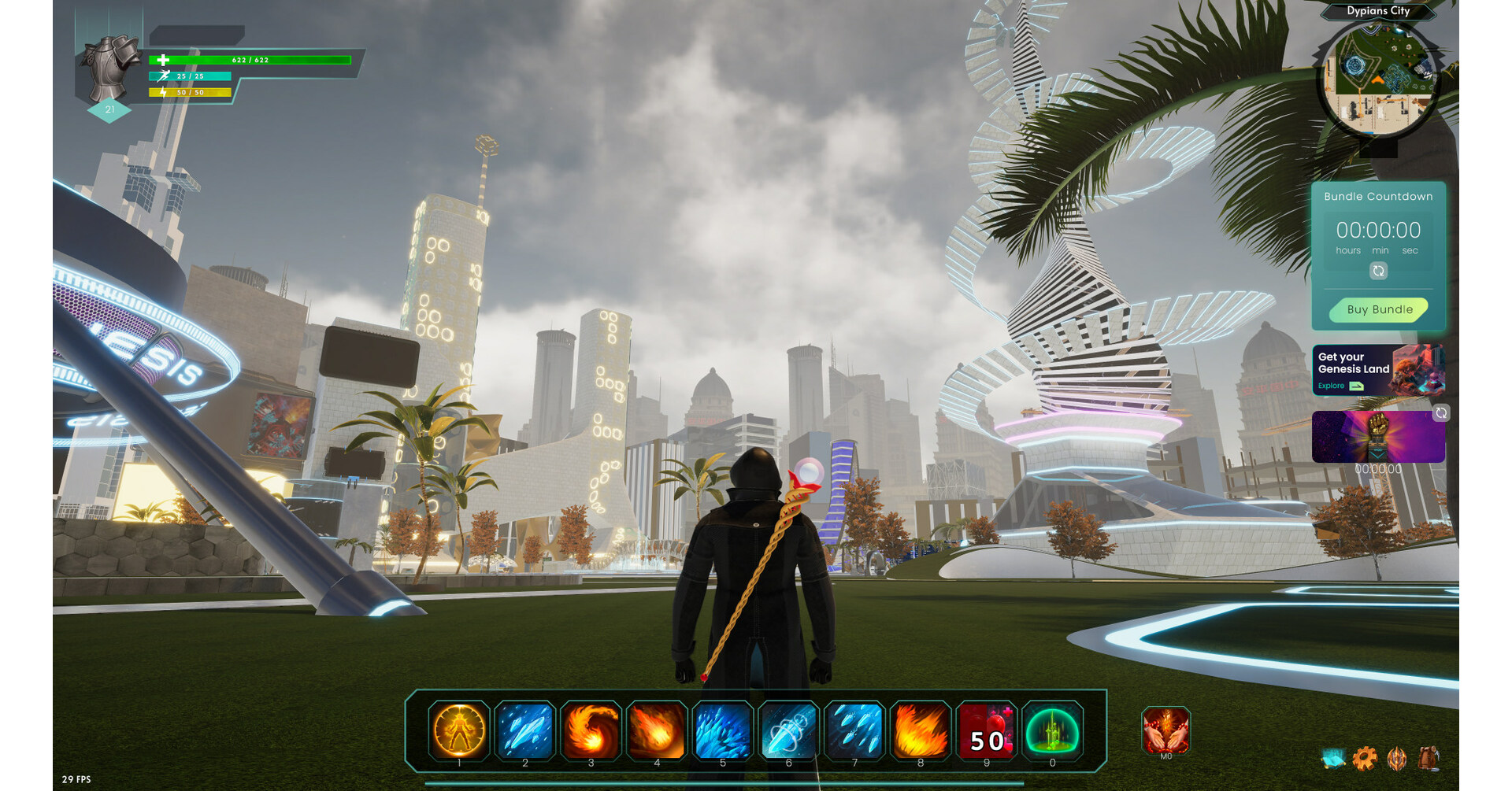
Task: Open the Explore arrow on Genesis Land banner
Action: (x=1356, y=386)
